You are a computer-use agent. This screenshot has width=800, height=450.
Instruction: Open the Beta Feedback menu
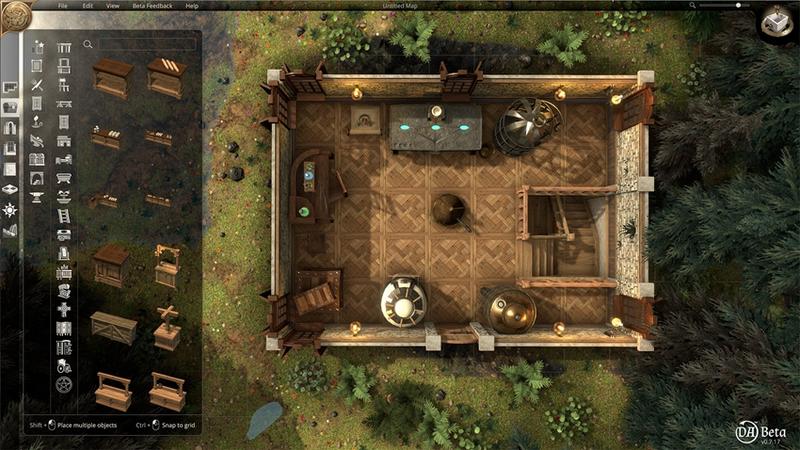152,6
